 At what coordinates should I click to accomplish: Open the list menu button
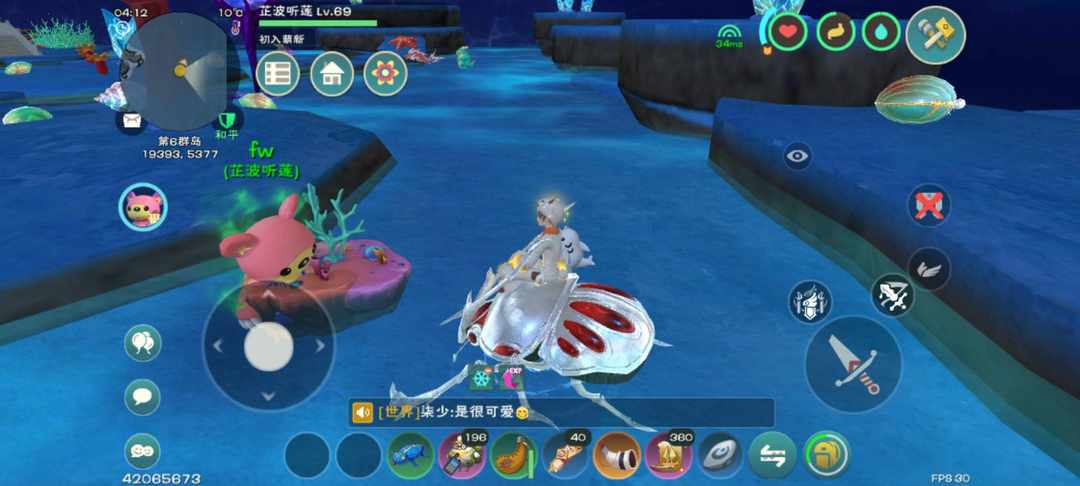(x=278, y=74)
